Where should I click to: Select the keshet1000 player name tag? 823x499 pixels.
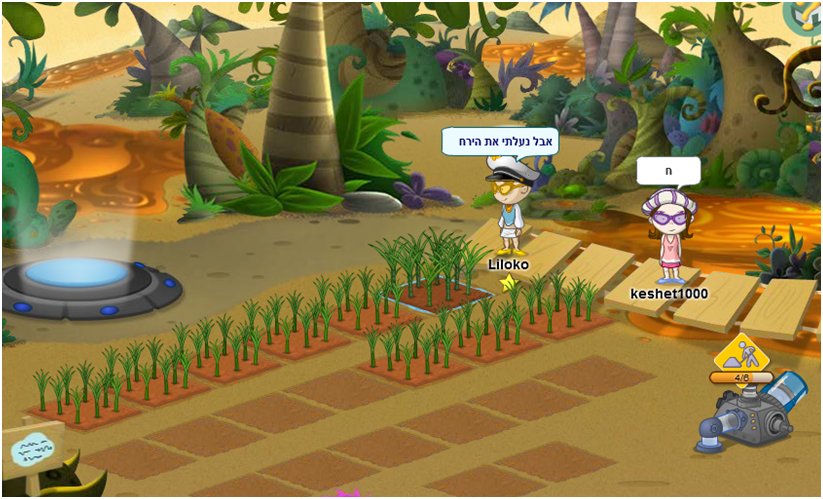click(669, 293)
